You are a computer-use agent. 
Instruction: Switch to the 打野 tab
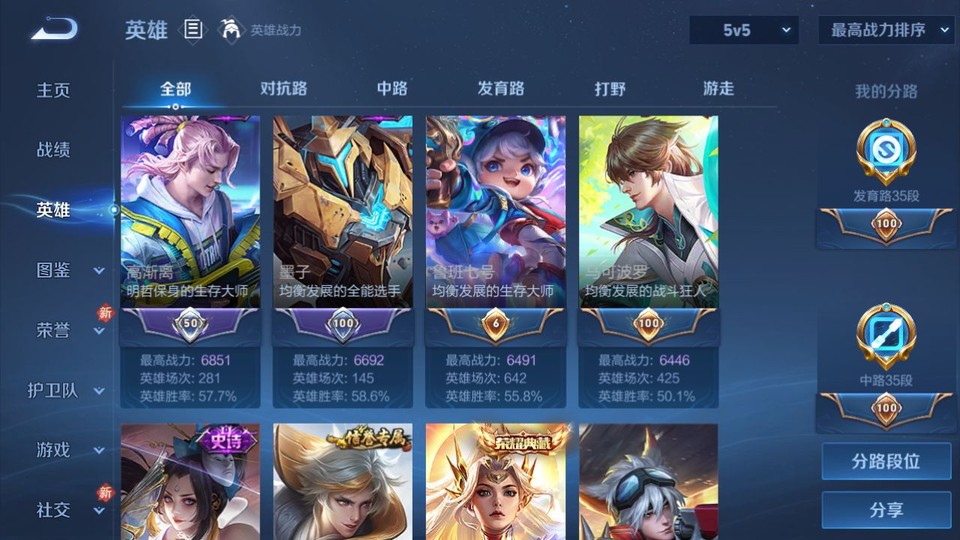[x=610, y=88]
